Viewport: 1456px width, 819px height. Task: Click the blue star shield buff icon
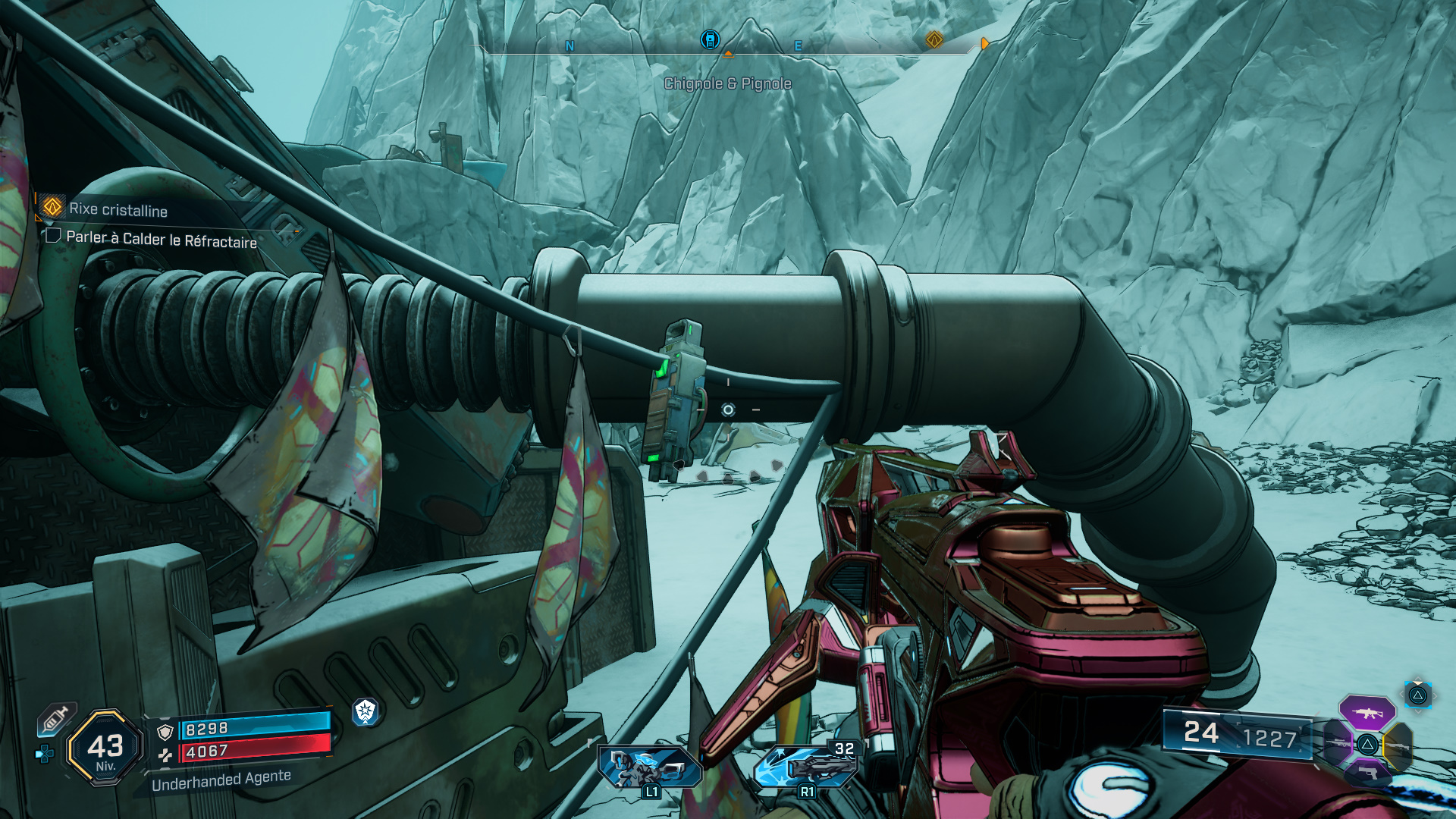point(366,711)
